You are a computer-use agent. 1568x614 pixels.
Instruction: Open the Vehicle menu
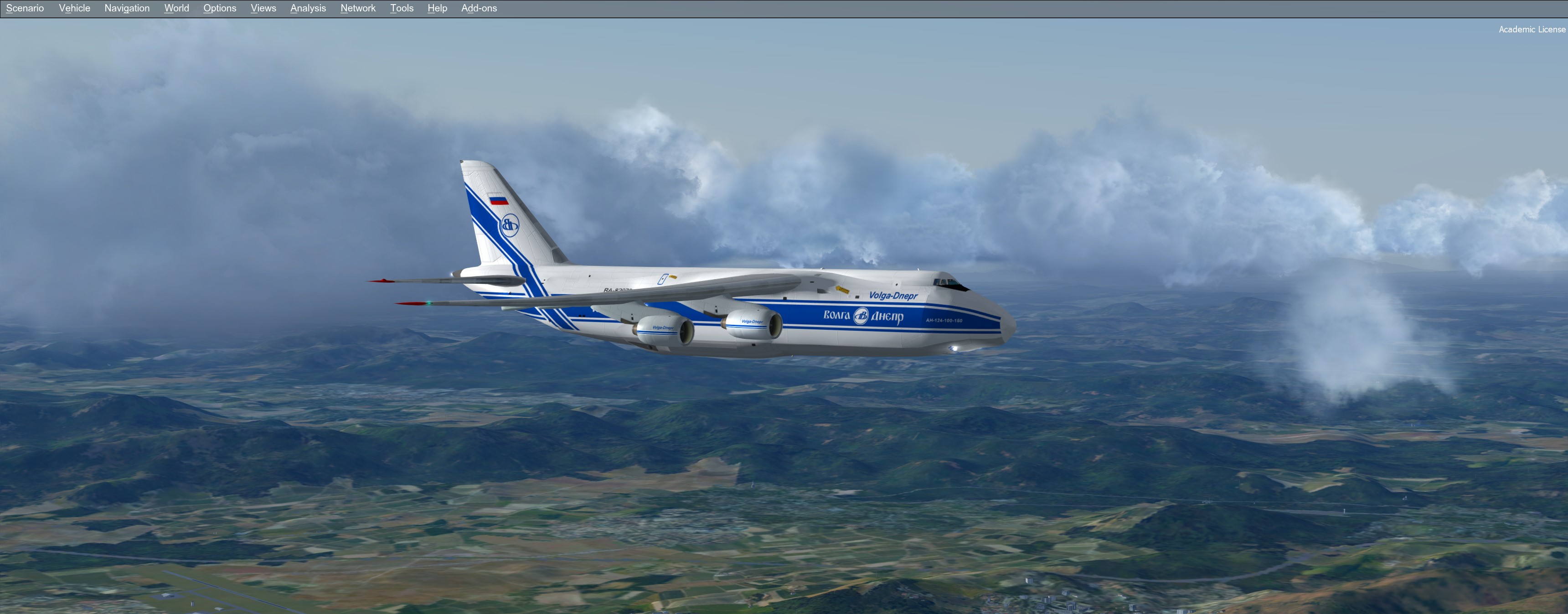coord(74,8)
